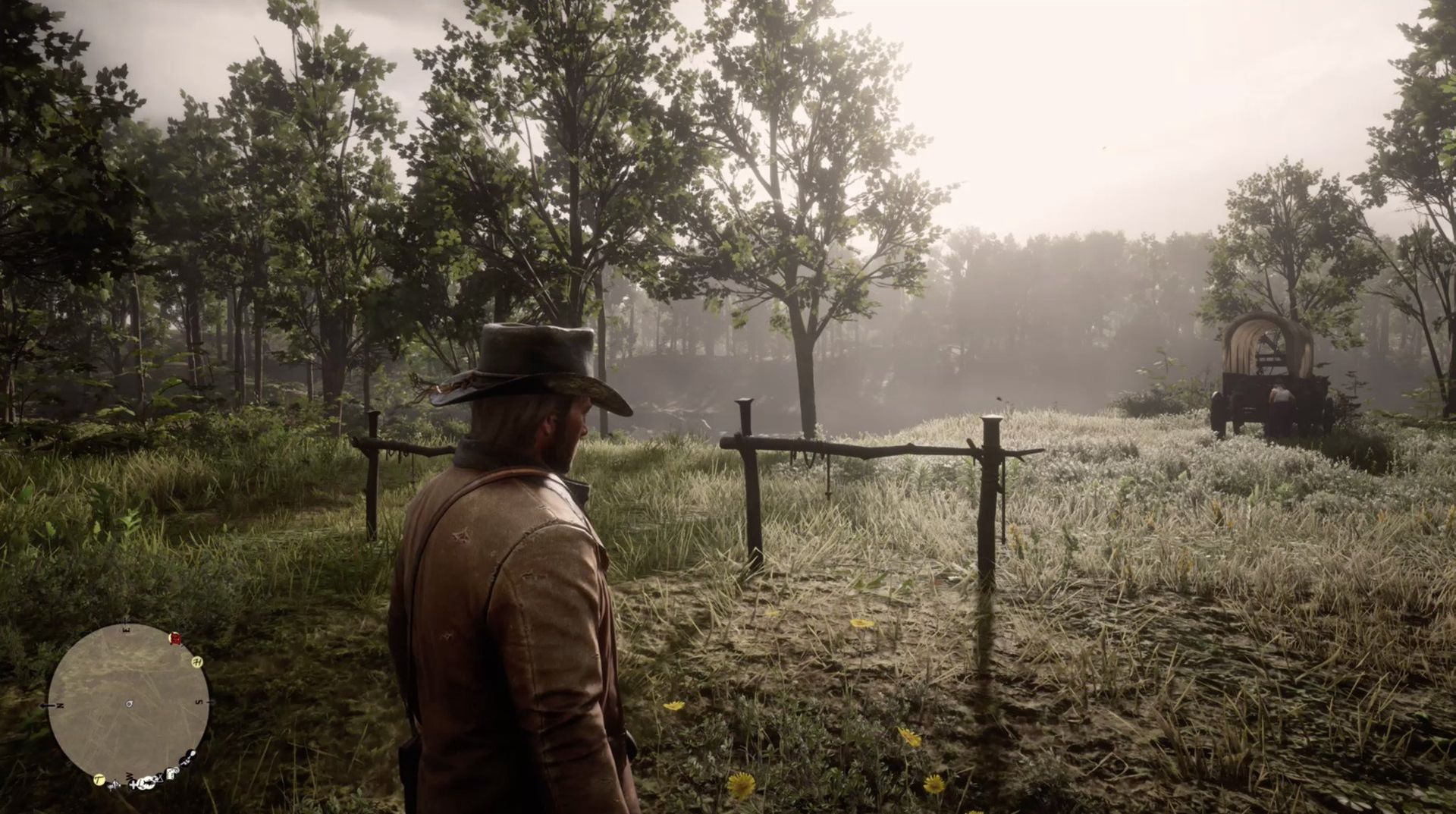Screen dimensions: 1456x814
Task: Select the white cross marker below the minimap
Action: [133, 784]
